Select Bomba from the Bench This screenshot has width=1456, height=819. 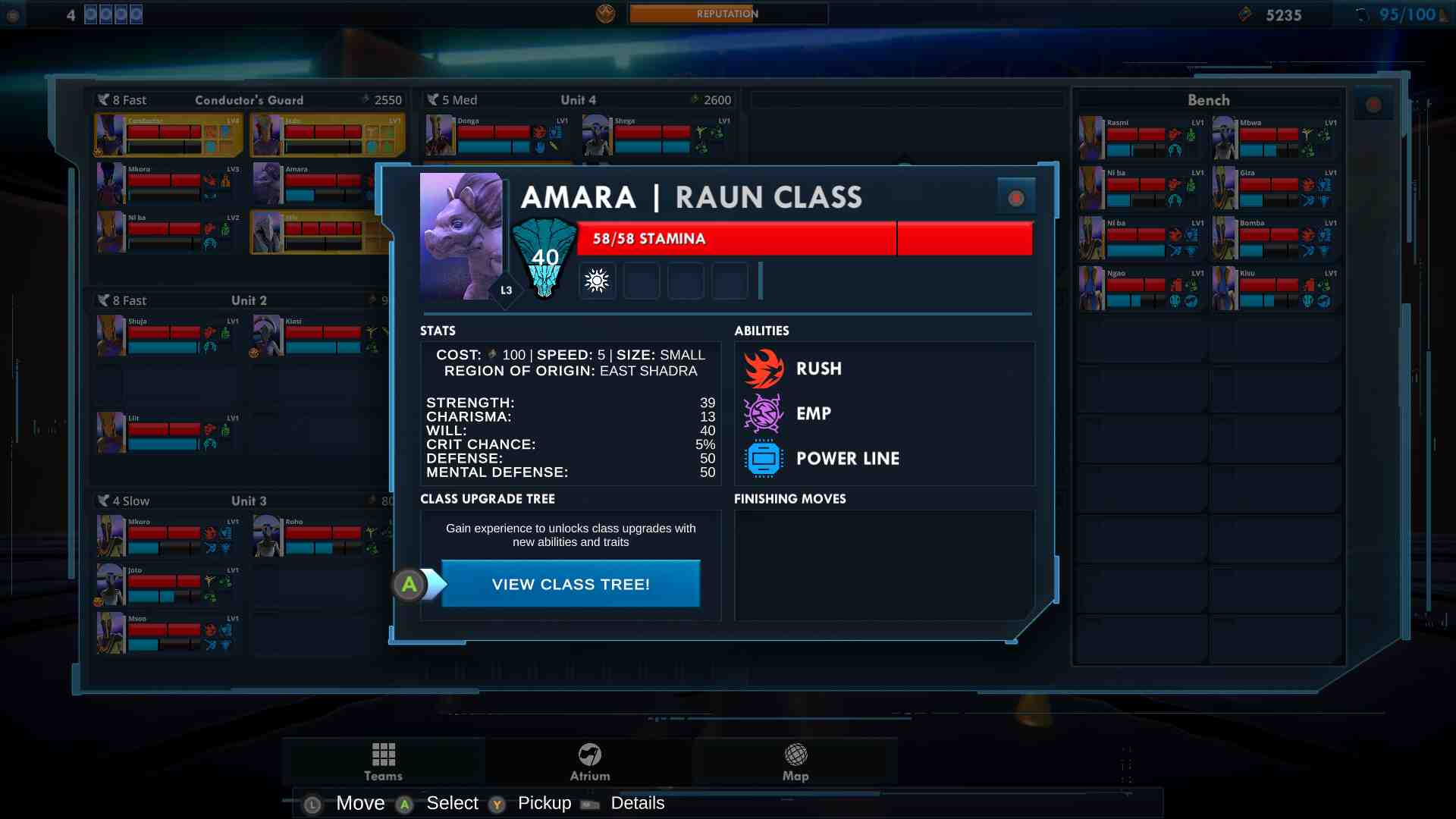pyautogui.click(x=1276, y=238)
